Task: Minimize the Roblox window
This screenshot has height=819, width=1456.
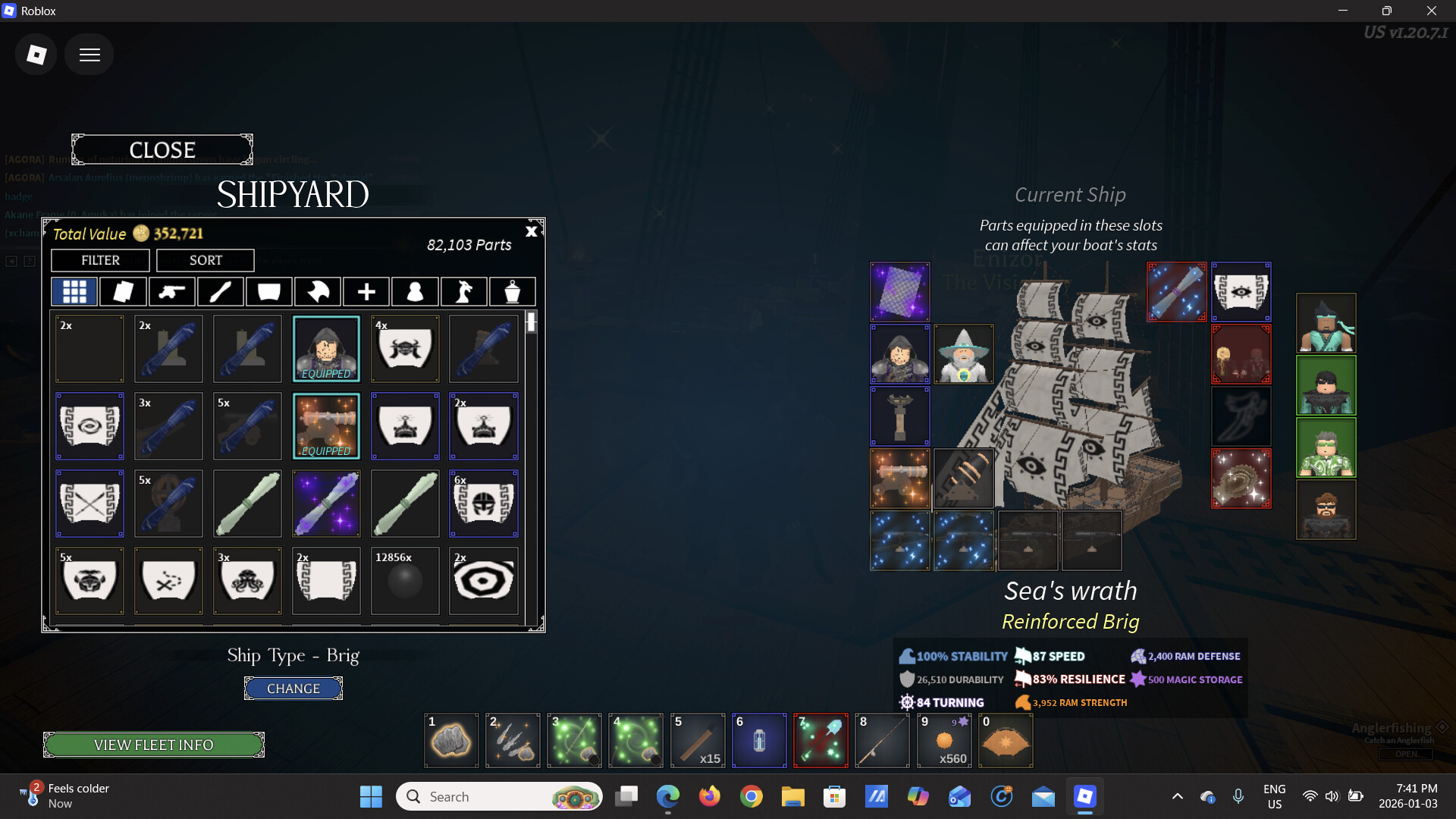Action: point(1343,11)
